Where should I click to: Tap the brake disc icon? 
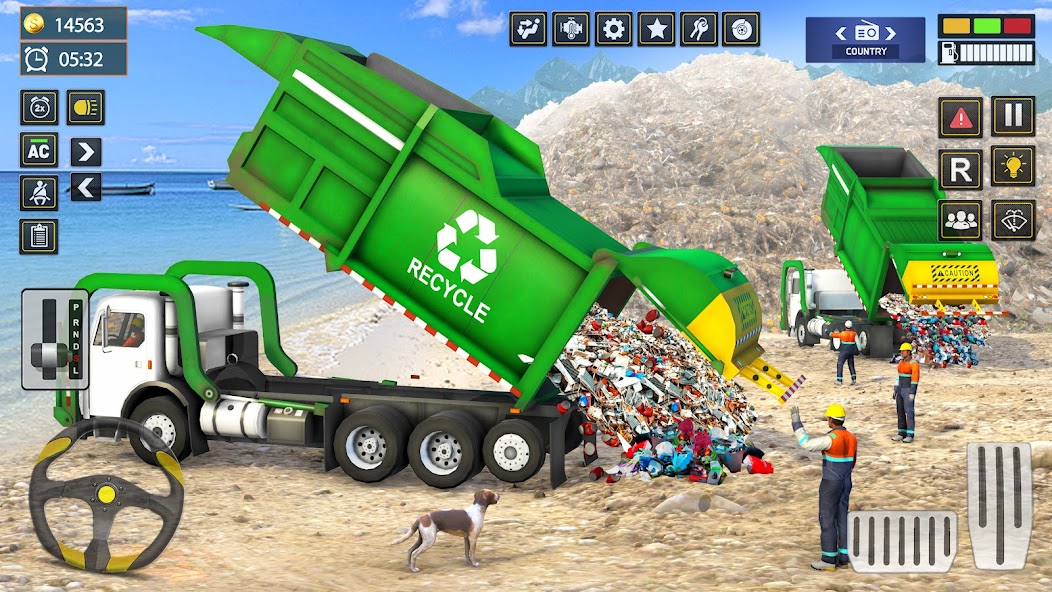click(741, 28)
